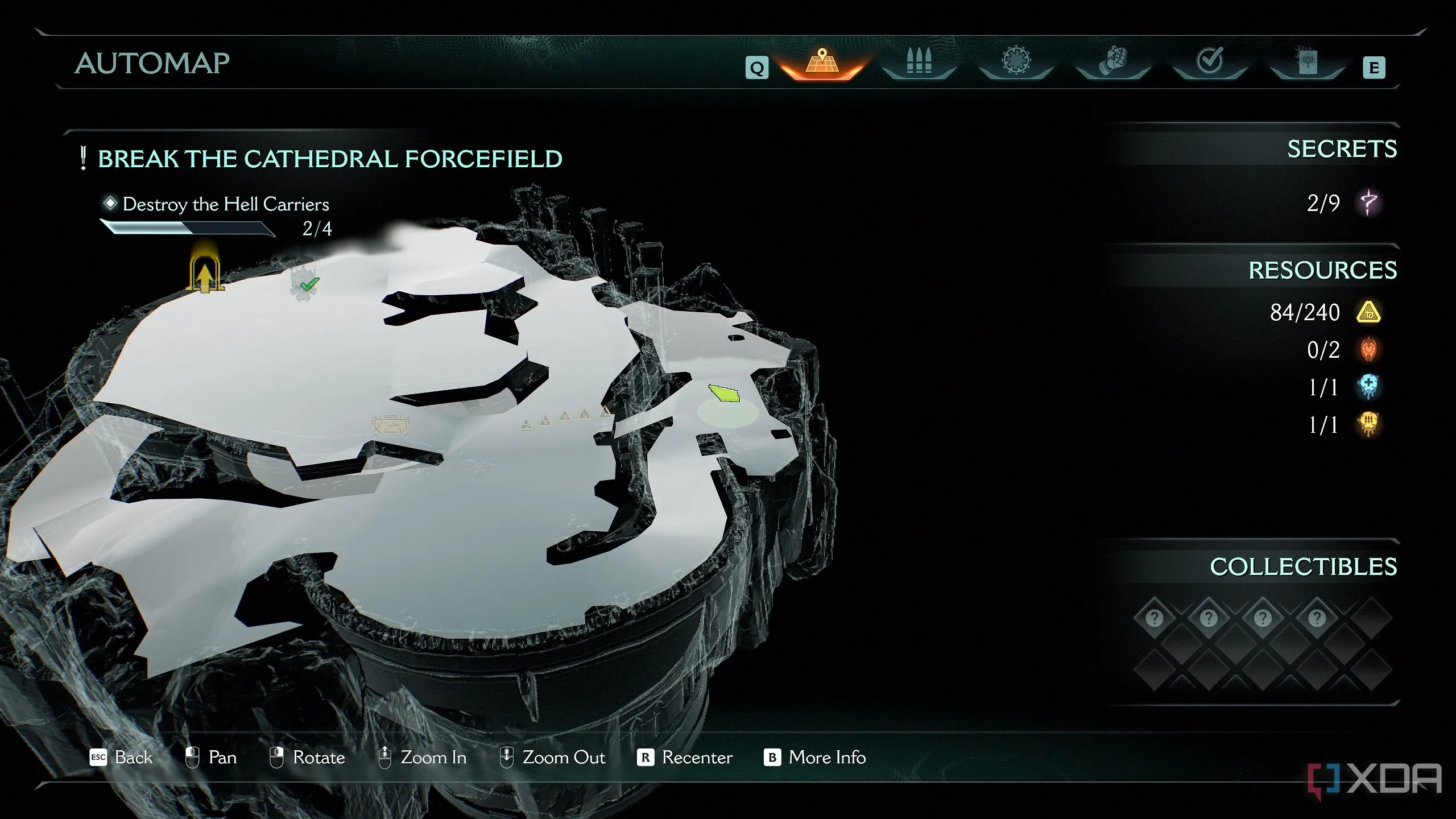The image size is (1456, 819).
Task: Click the orange ruby resource icon
Action: point(1368,350)
